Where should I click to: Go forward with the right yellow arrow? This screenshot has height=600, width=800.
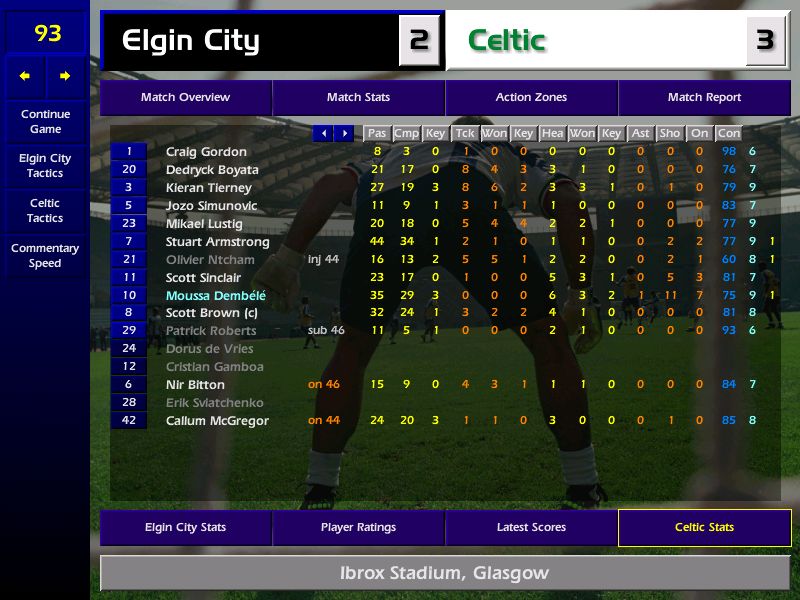pos(65,76)
